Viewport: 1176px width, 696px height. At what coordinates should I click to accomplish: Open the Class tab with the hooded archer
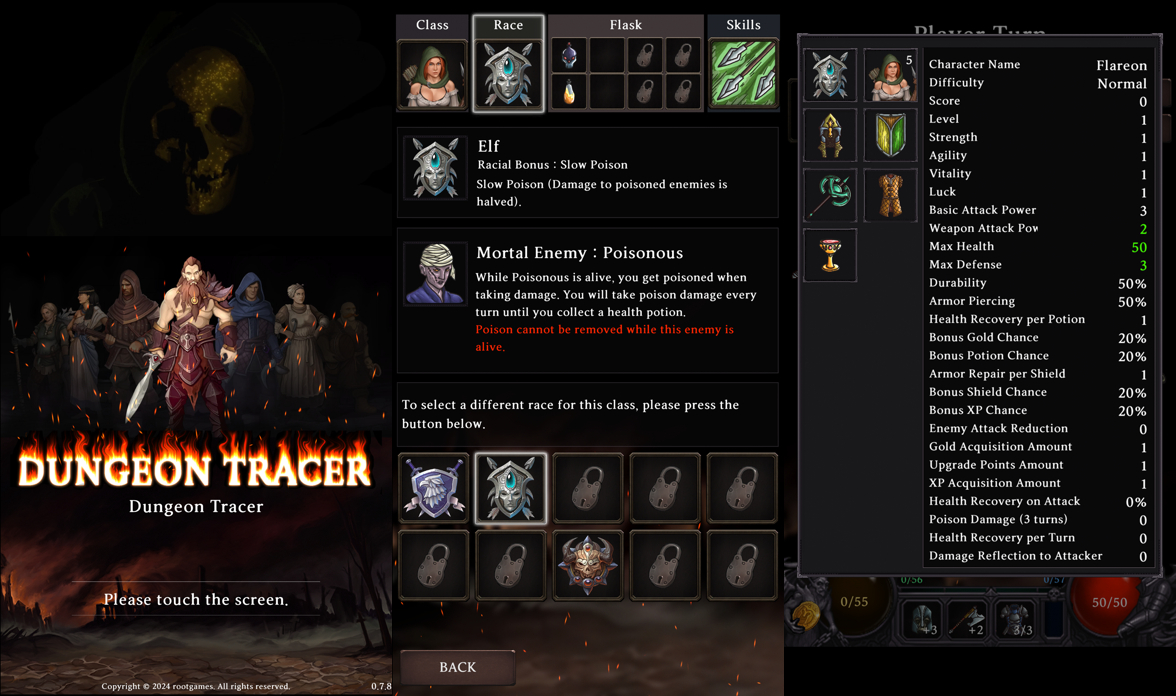[x=432, y=74]
